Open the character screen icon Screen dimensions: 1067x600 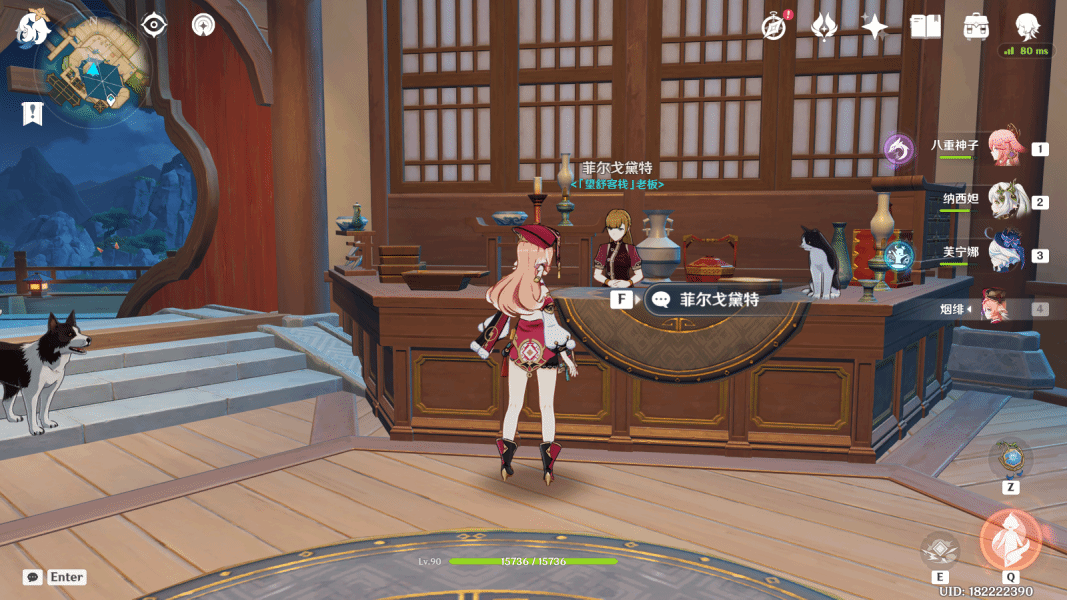(x=1027, y=27)
